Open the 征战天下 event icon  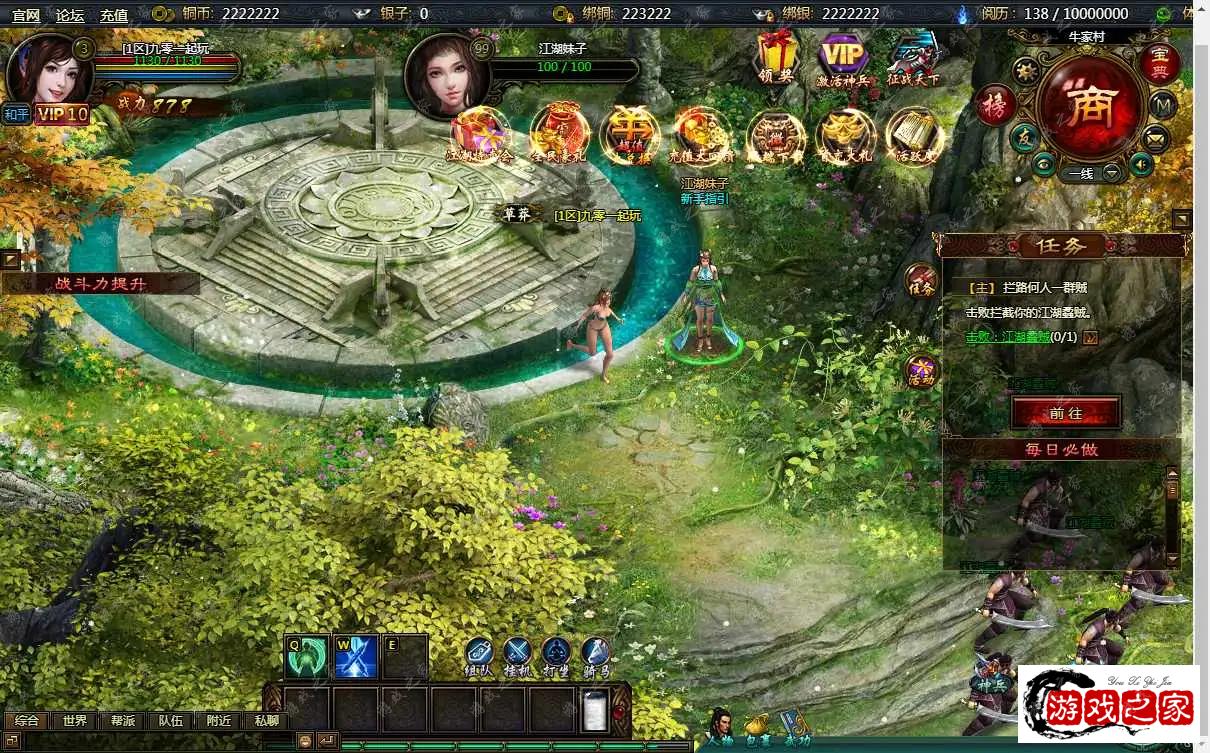(x=912, y=58)
